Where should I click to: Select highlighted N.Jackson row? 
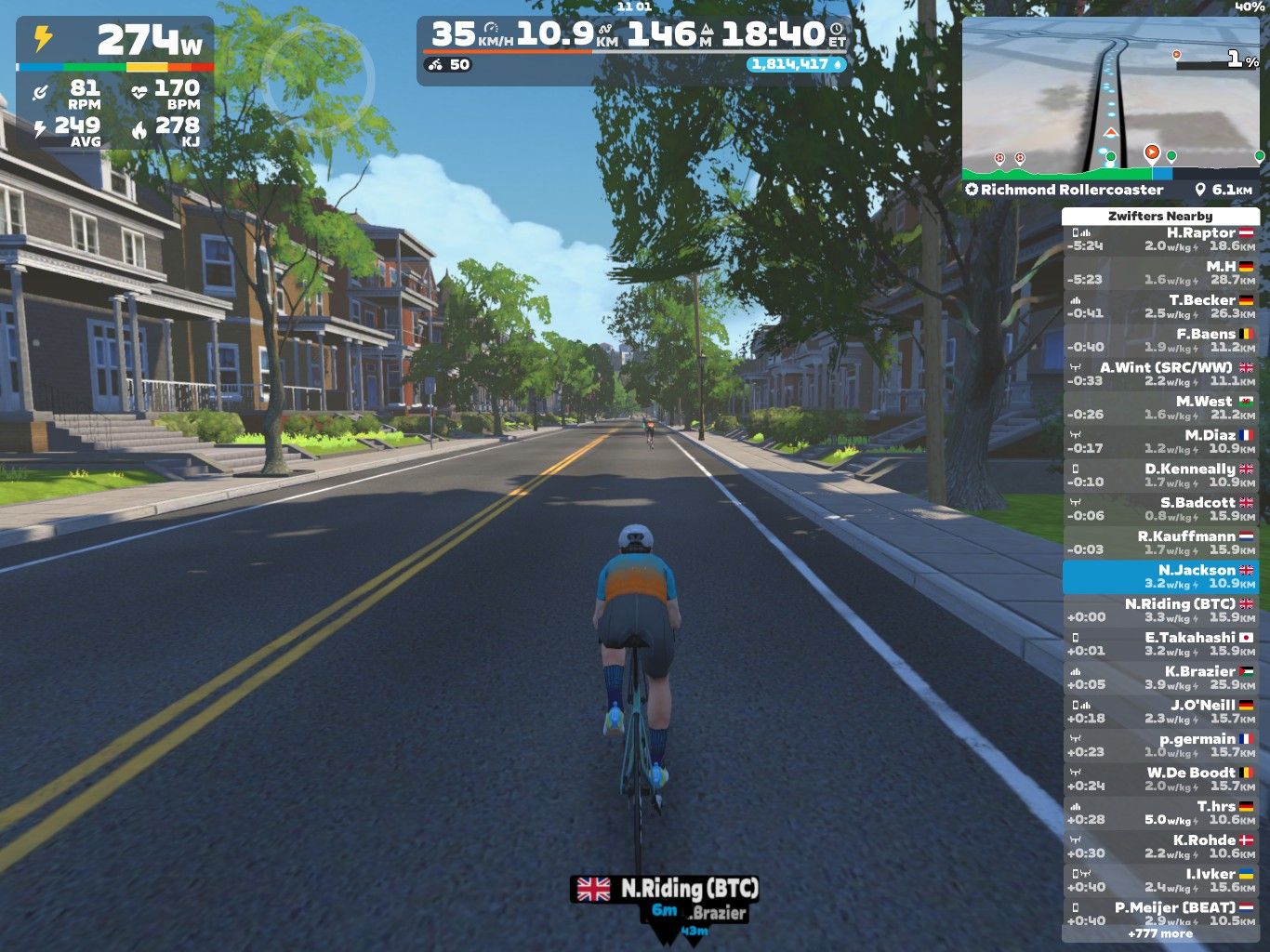tap(1160, 576)
